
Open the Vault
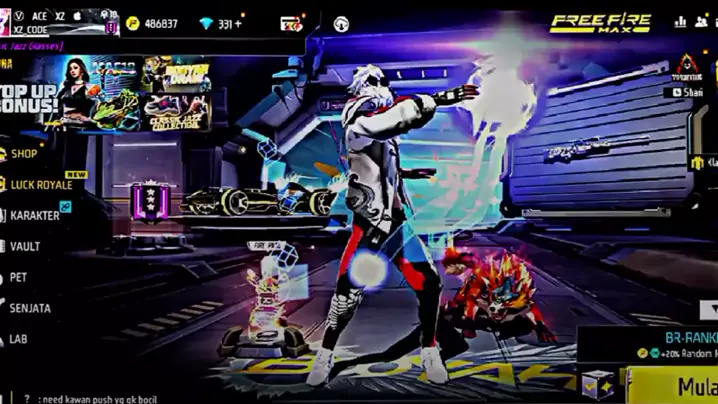click(25, 246)
